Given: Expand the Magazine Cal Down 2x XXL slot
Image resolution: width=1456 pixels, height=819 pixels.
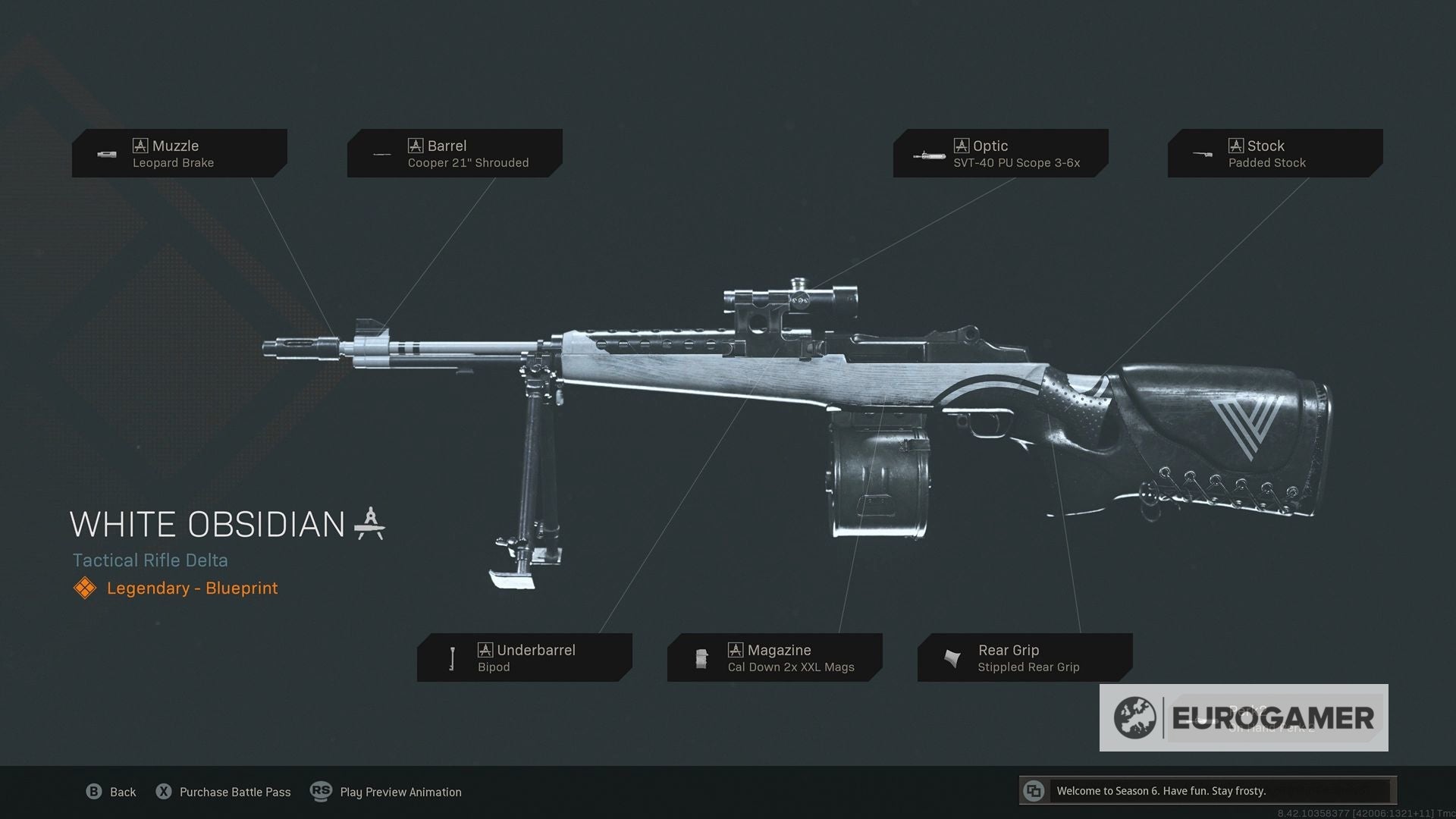Looking at the screenshot, I should point(775,657).
